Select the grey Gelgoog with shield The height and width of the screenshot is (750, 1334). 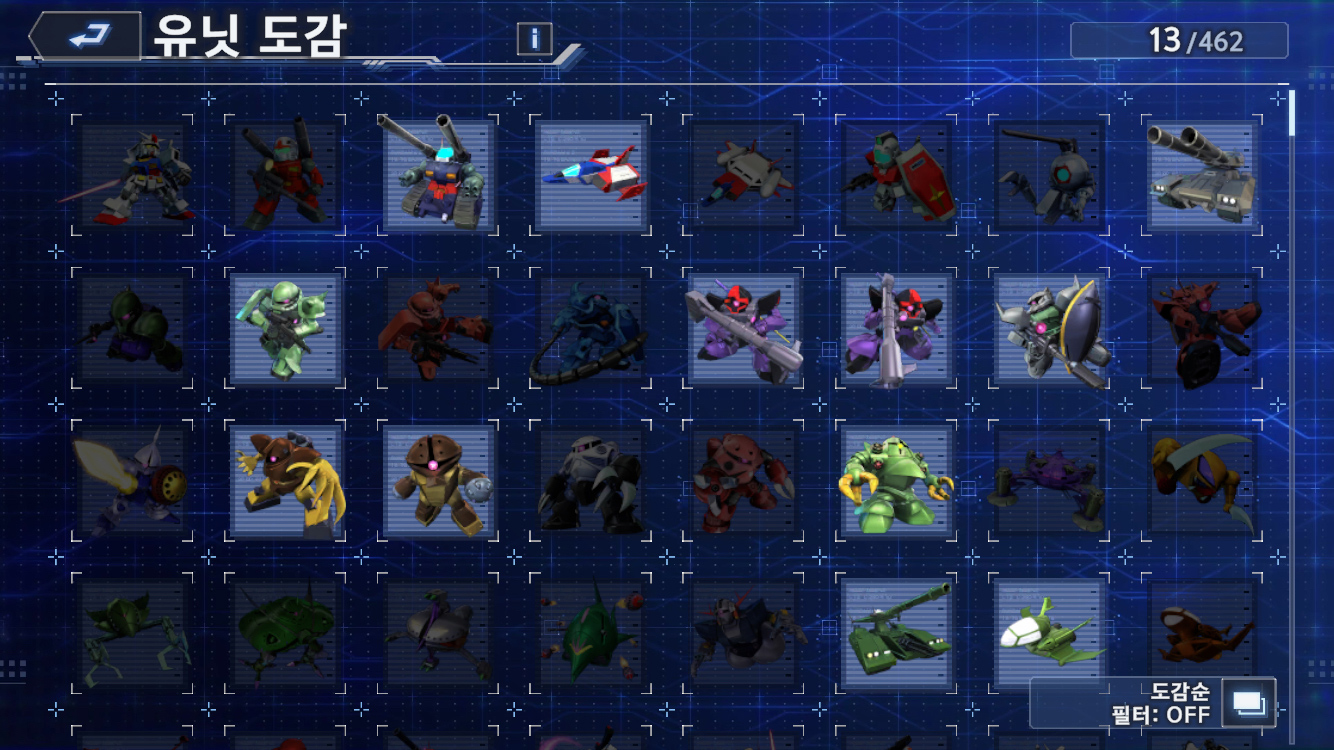[1050, 328]
